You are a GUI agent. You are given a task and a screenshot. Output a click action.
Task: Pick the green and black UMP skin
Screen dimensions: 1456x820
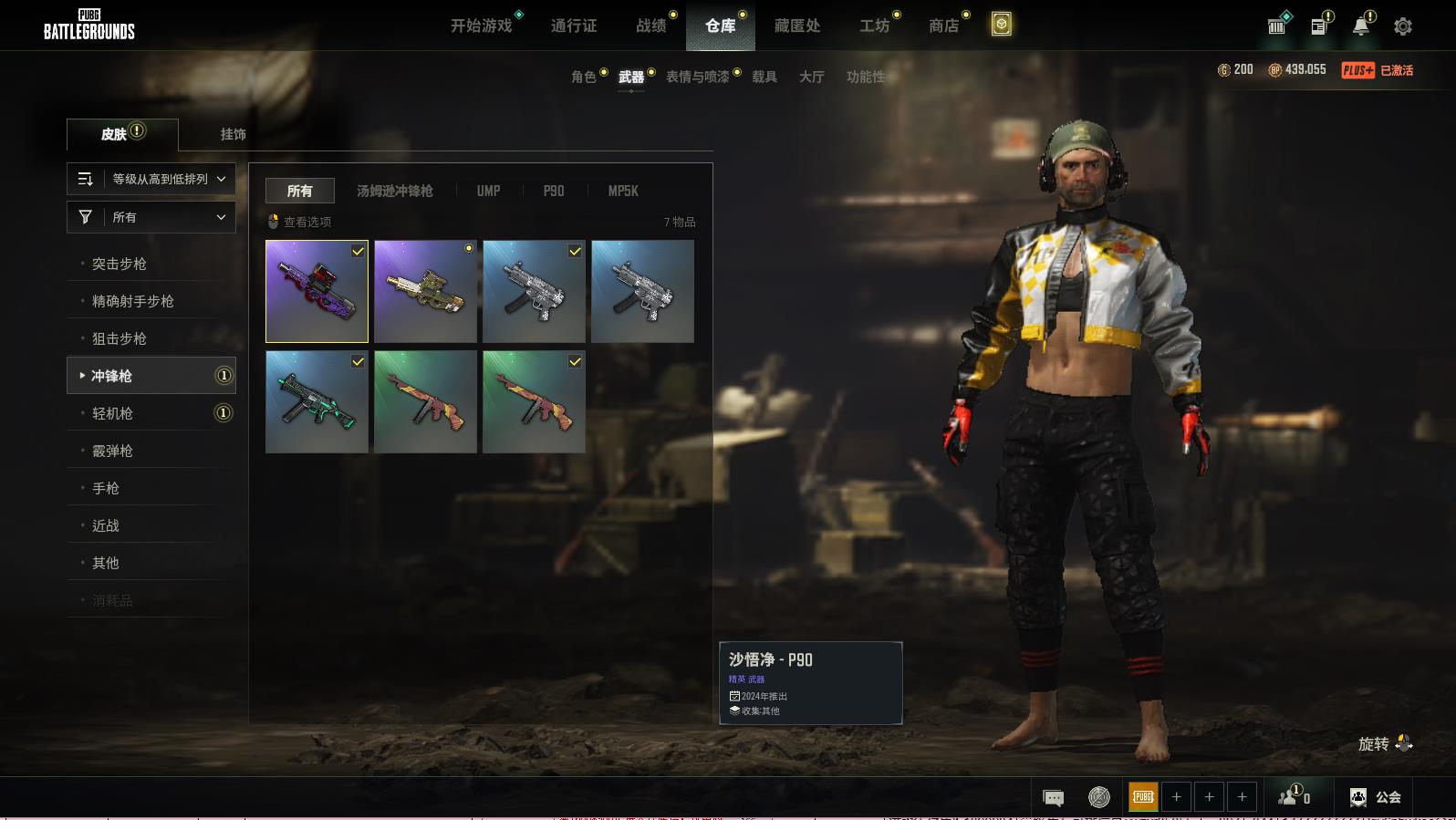coord(317,402)
